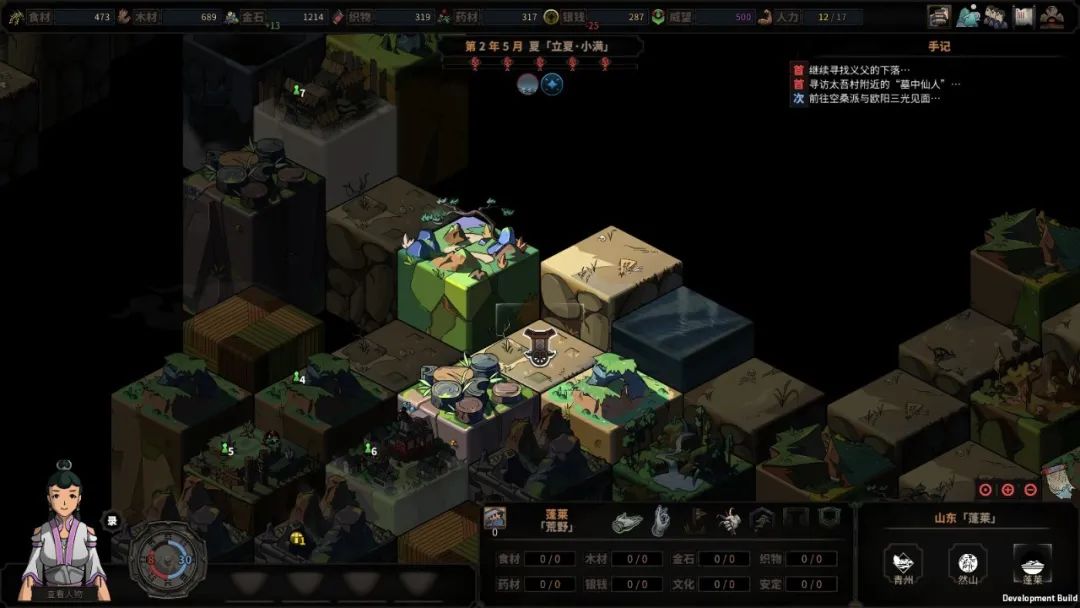The image size is (1080, 608).
Task: Click the 查看人物 character button
Action: [x=65, y=593]
